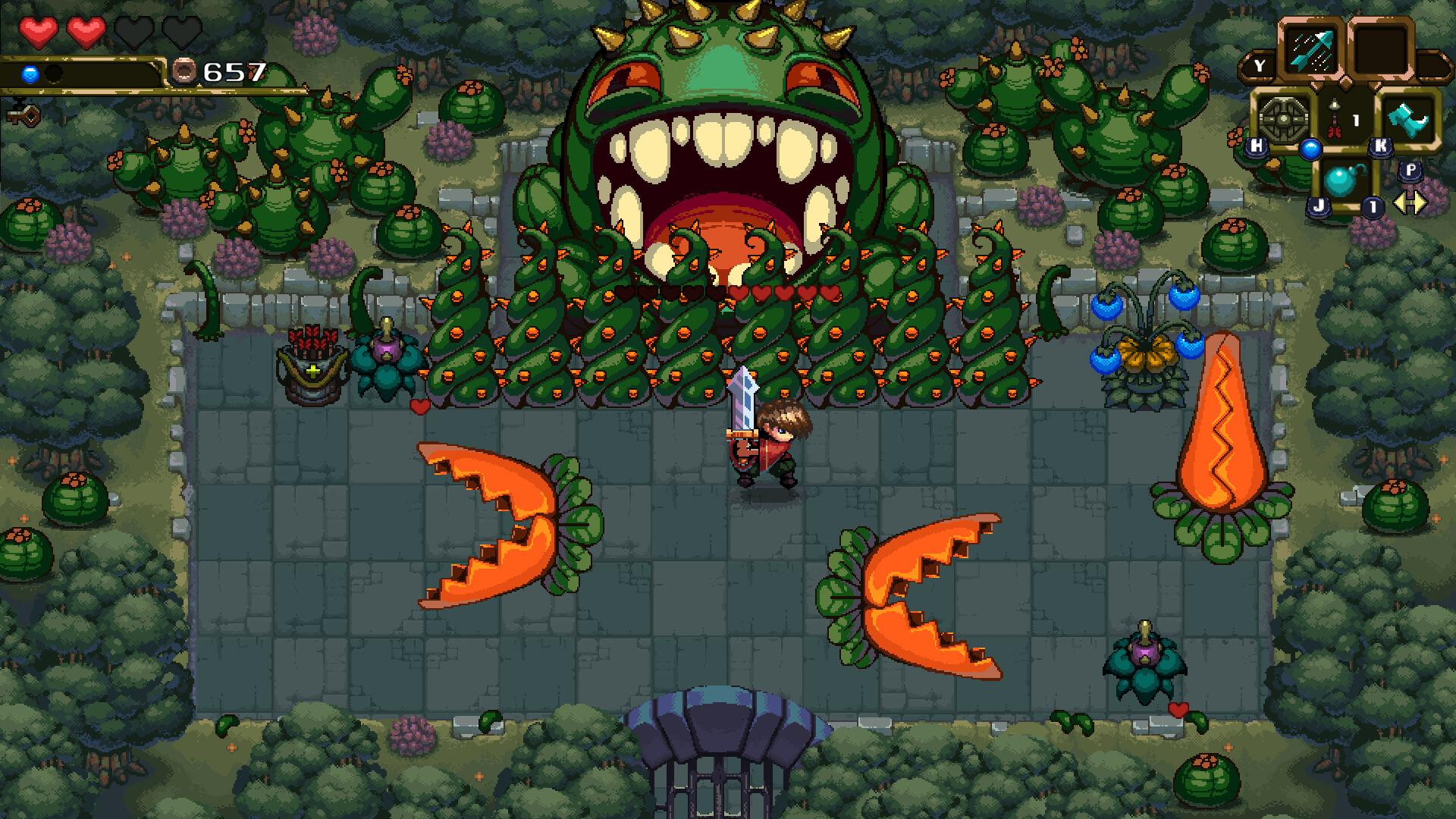The image size is (1456, 819).
Task: Click the shield icon next to the H key
Action: (x=1283, y=117)
